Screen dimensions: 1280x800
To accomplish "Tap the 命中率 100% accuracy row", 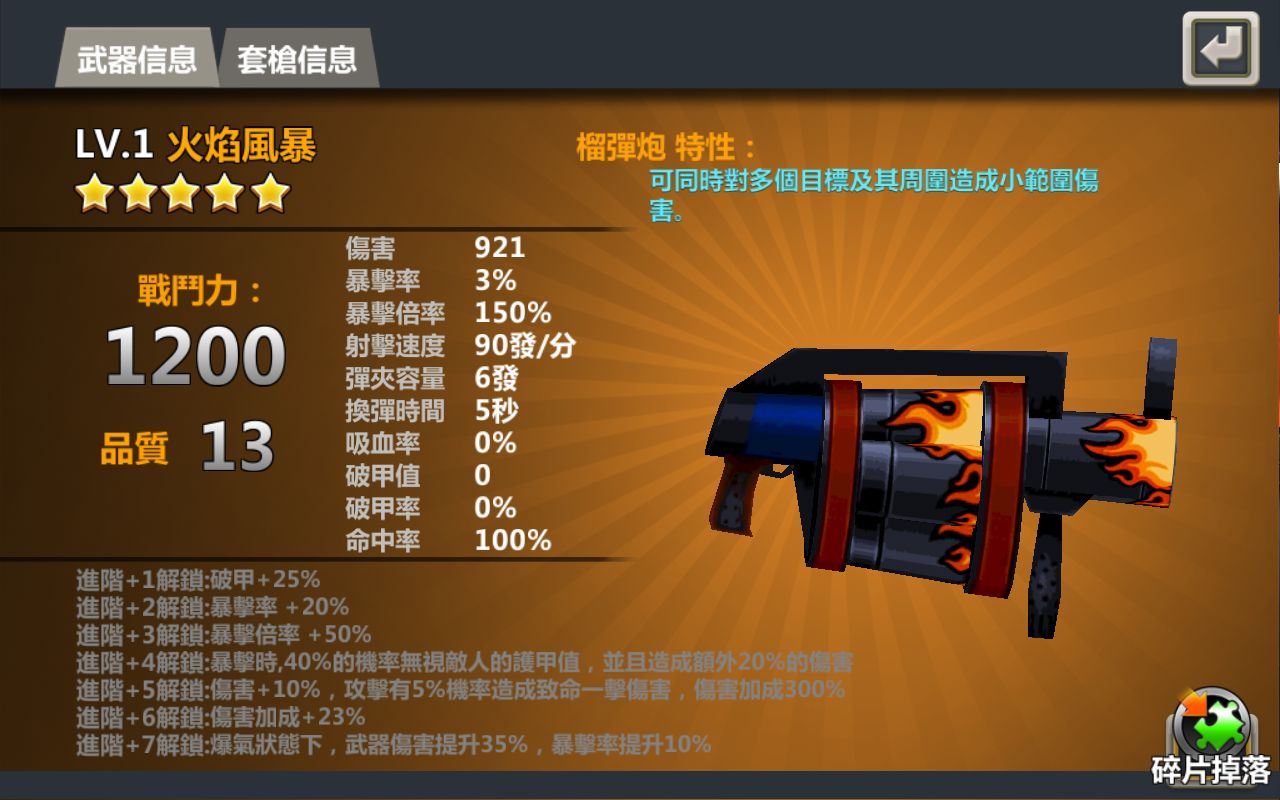I will pos(450,540).
